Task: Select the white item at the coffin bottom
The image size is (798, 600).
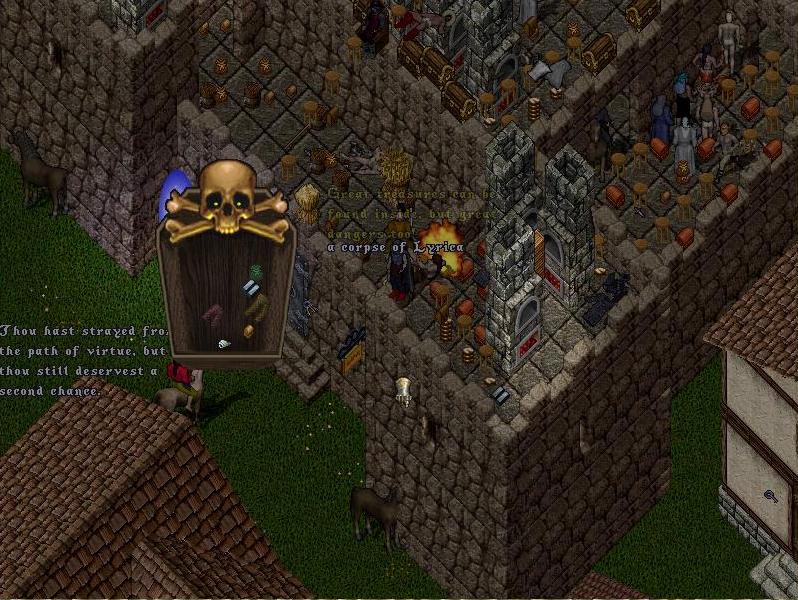Action: click(x=224, y=344)
